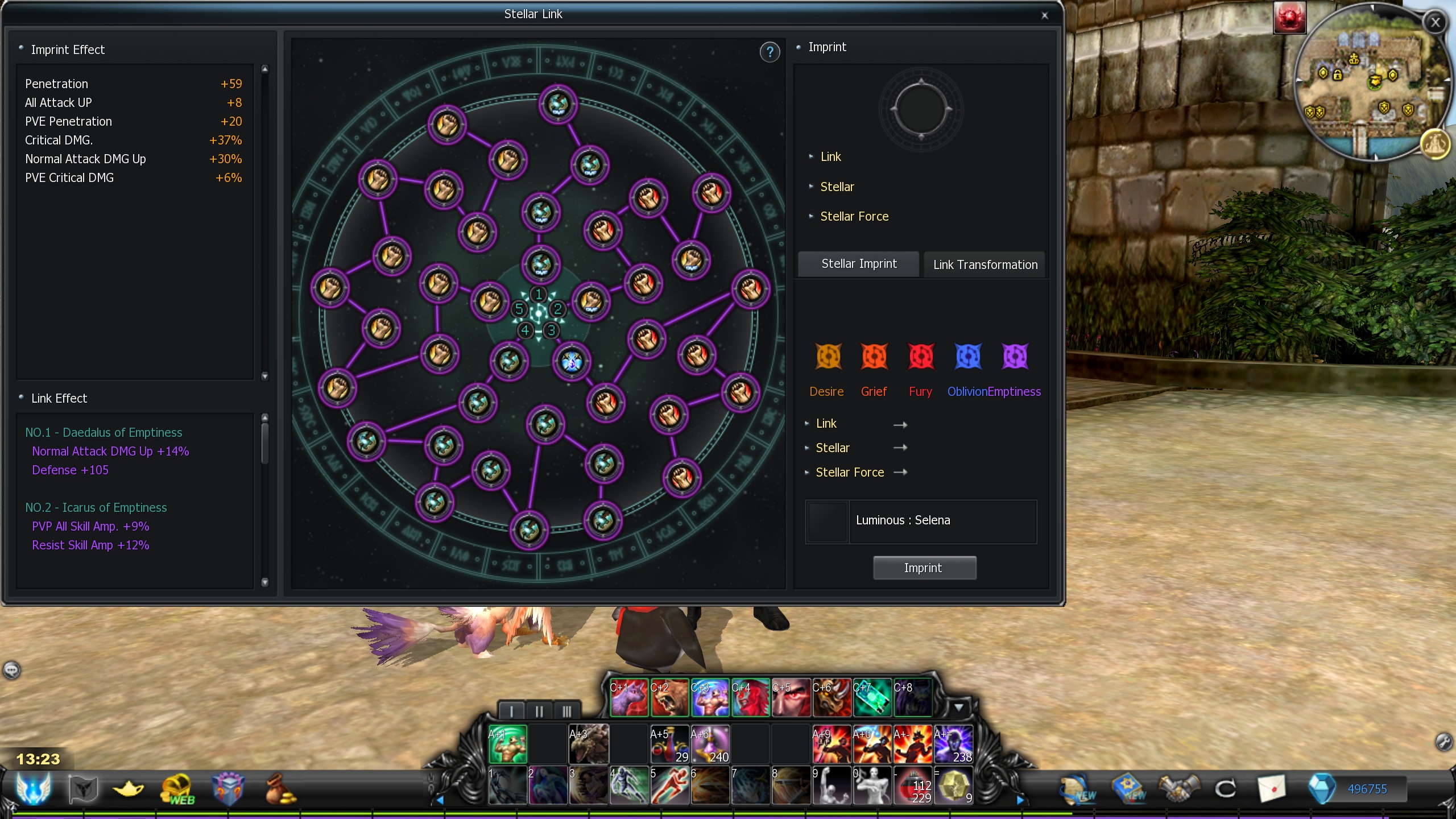
Task: Click the Imprint button
Action: [924, 568]
